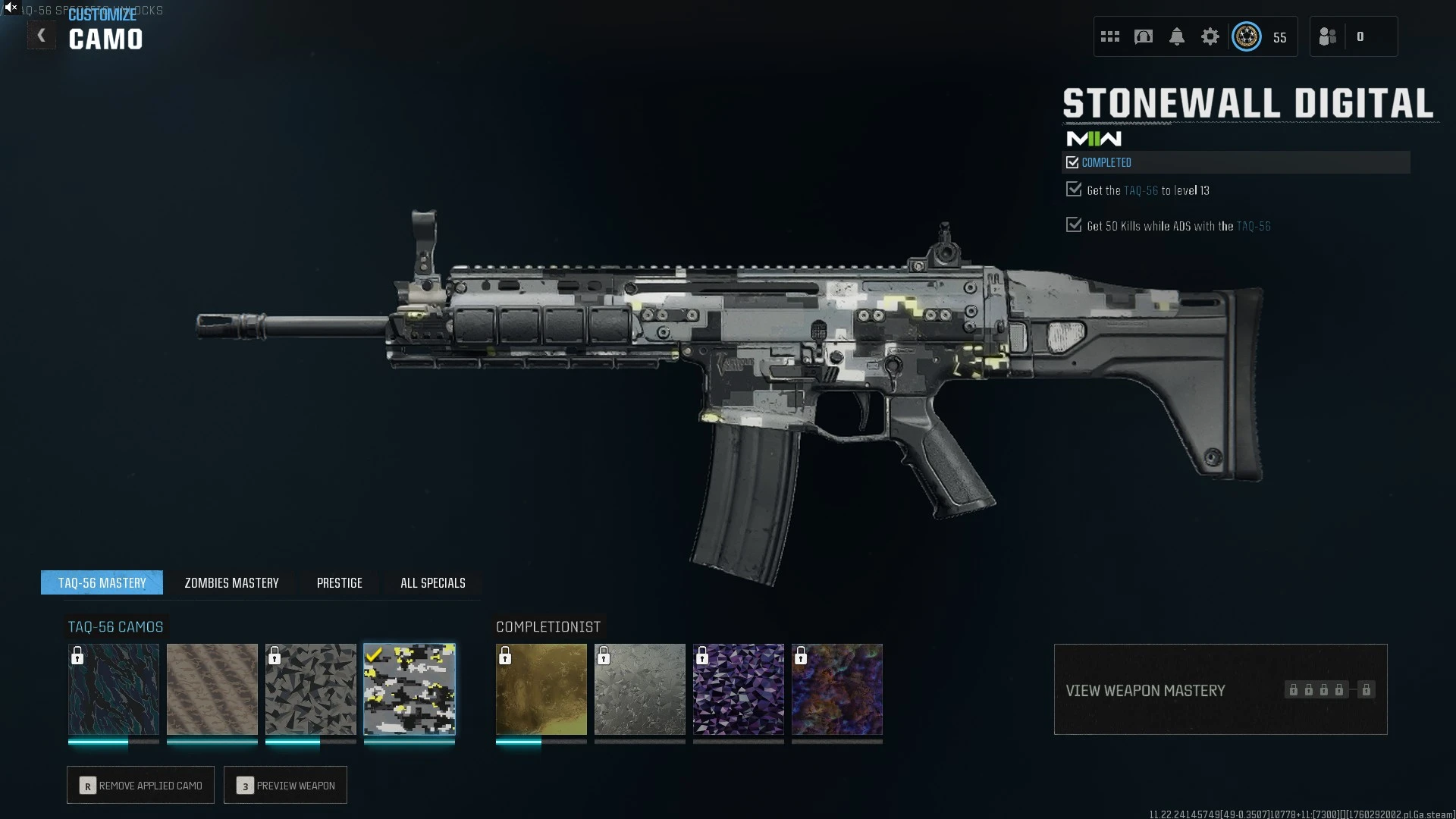Pick the locked gray shattered camo

pos(311,689)
